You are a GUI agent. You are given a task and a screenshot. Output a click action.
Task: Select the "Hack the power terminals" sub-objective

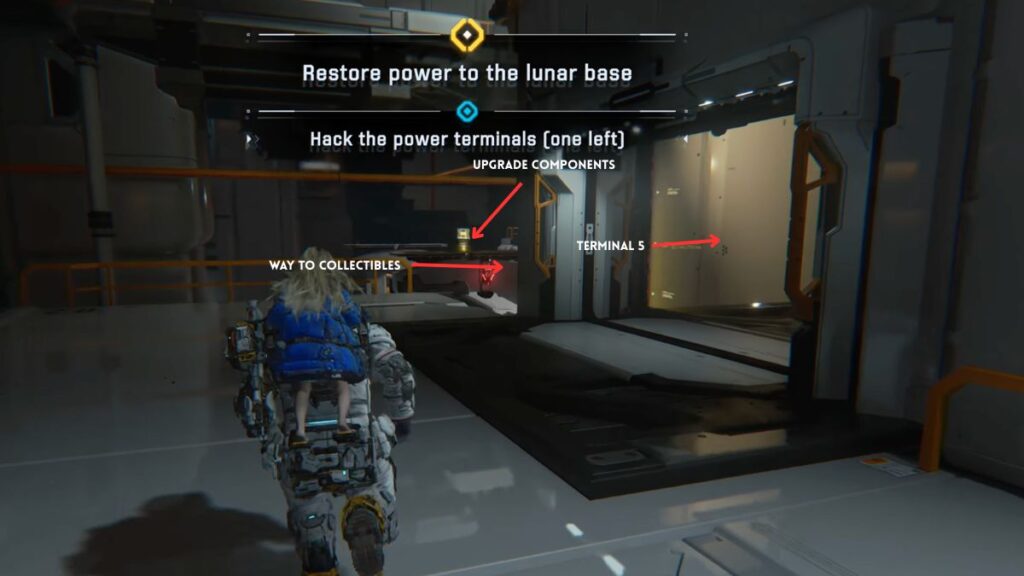(x=467, y=138)
